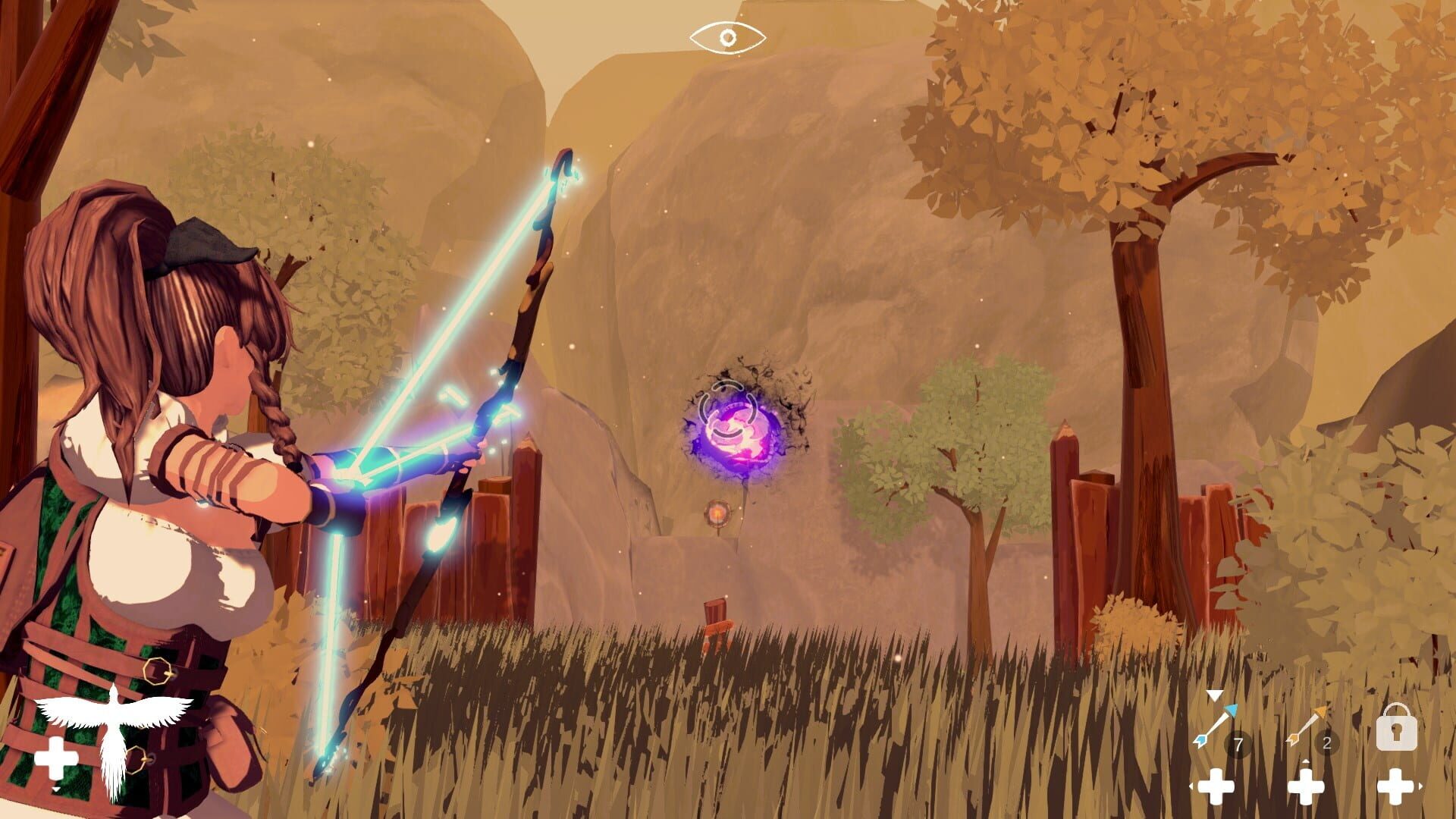Click the middle plus cross in bottom right

point(1306,786)
